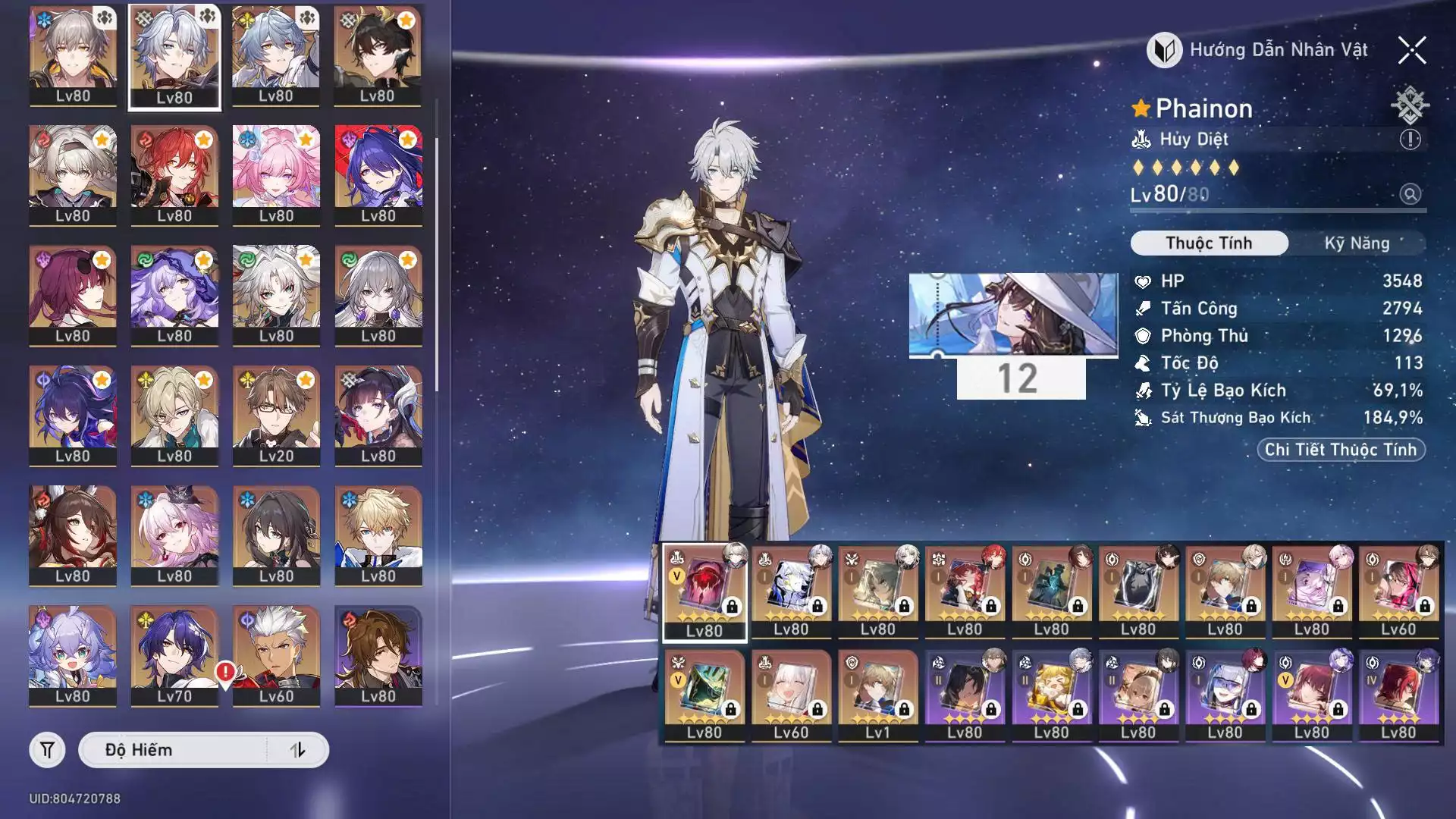The height and width of the screenshot is (819, 1456).
Task: Pick the Lv60 white-haired character with alert
Action: pos(276,656)
